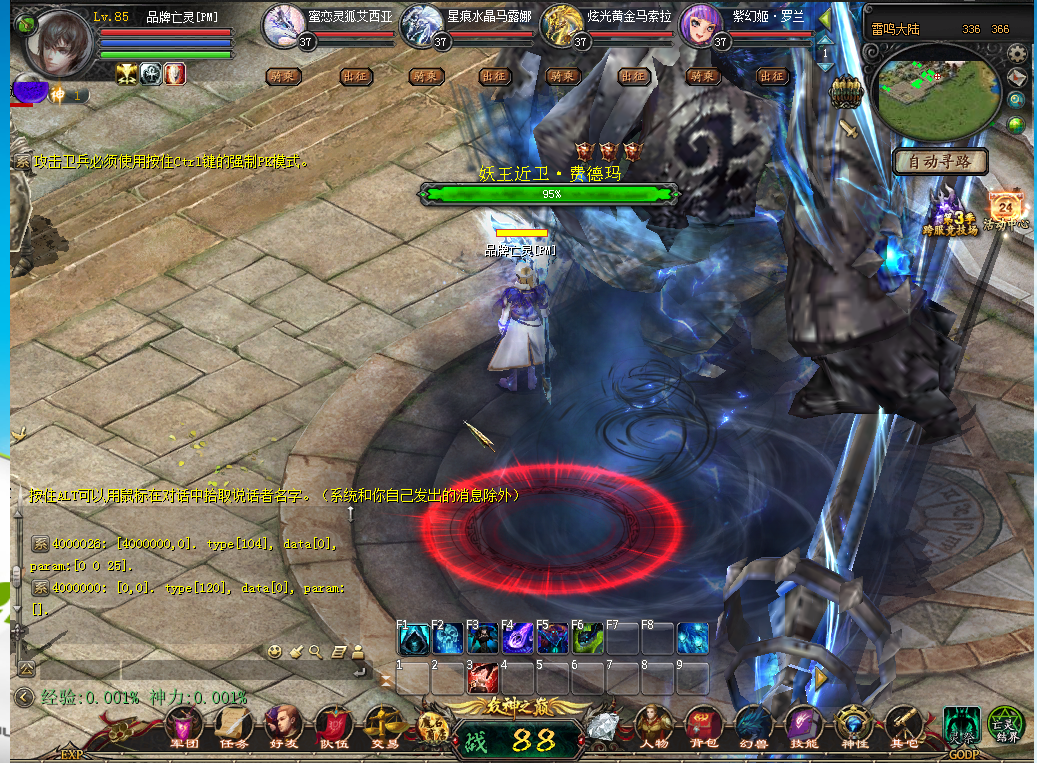Open the 人物 character sheet
Viewport: 1037px width, 763px height.
point(654,725)
